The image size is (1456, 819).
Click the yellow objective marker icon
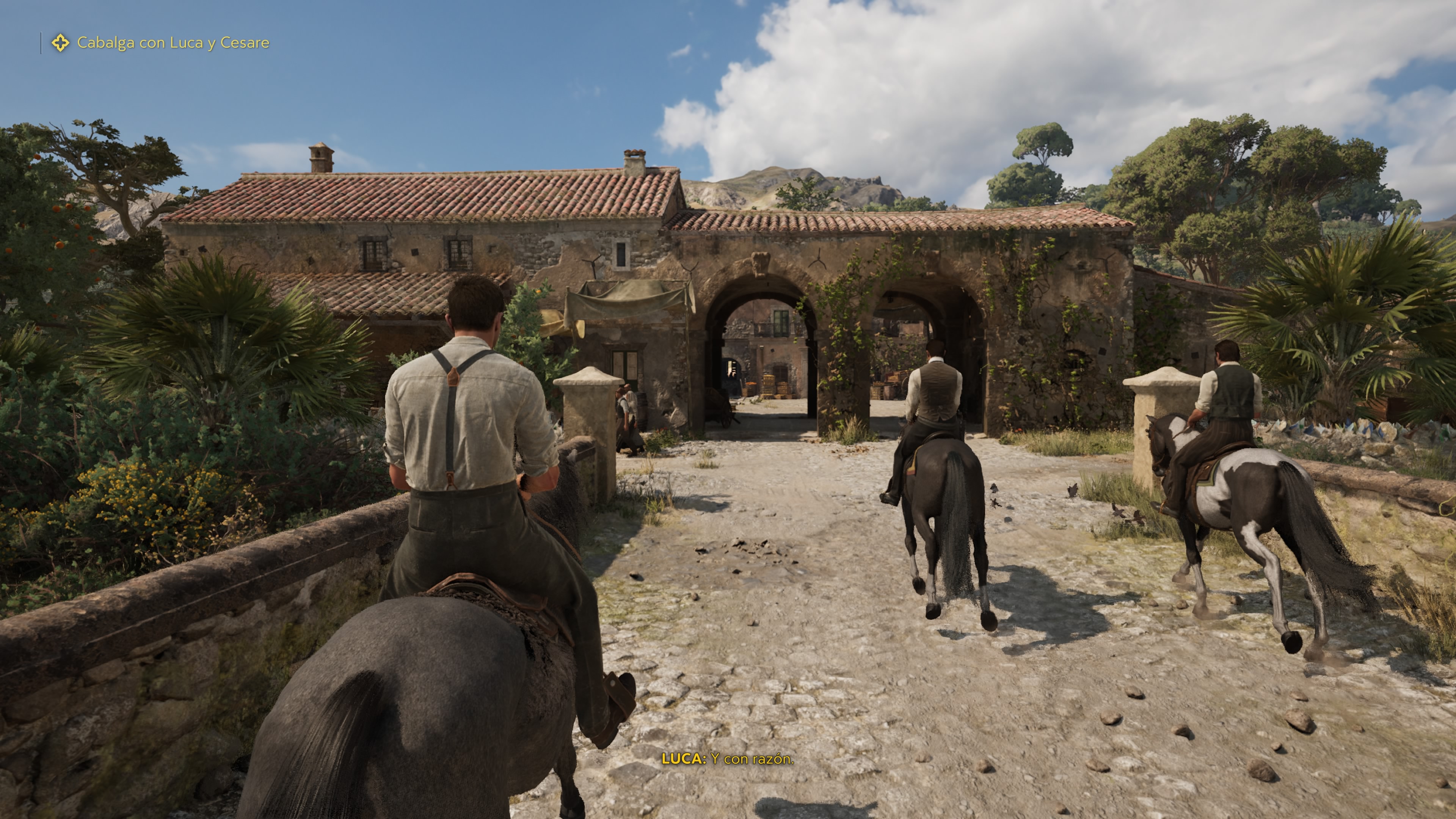(x=61, y=43)
